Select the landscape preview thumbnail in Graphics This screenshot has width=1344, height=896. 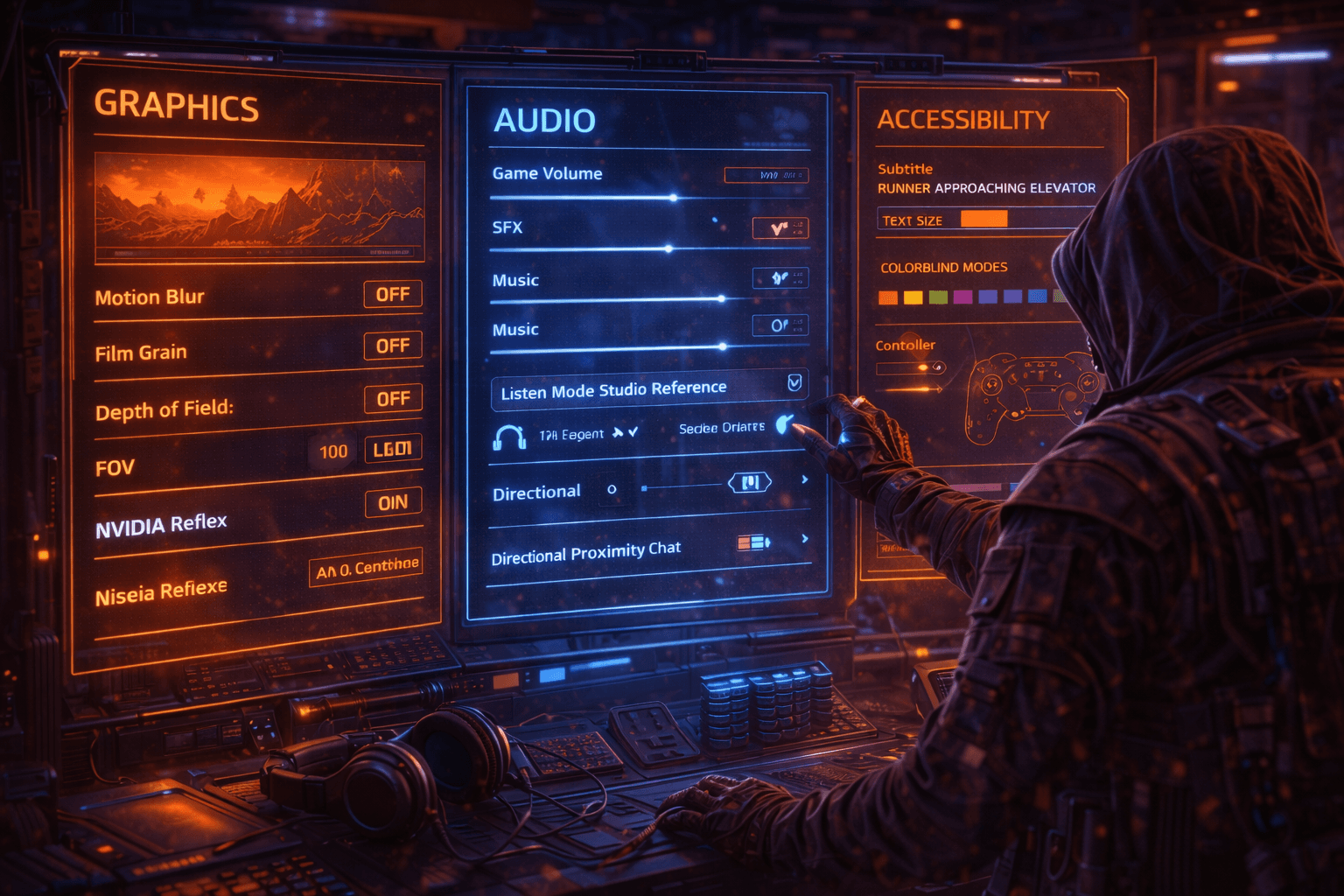[259, 206]
